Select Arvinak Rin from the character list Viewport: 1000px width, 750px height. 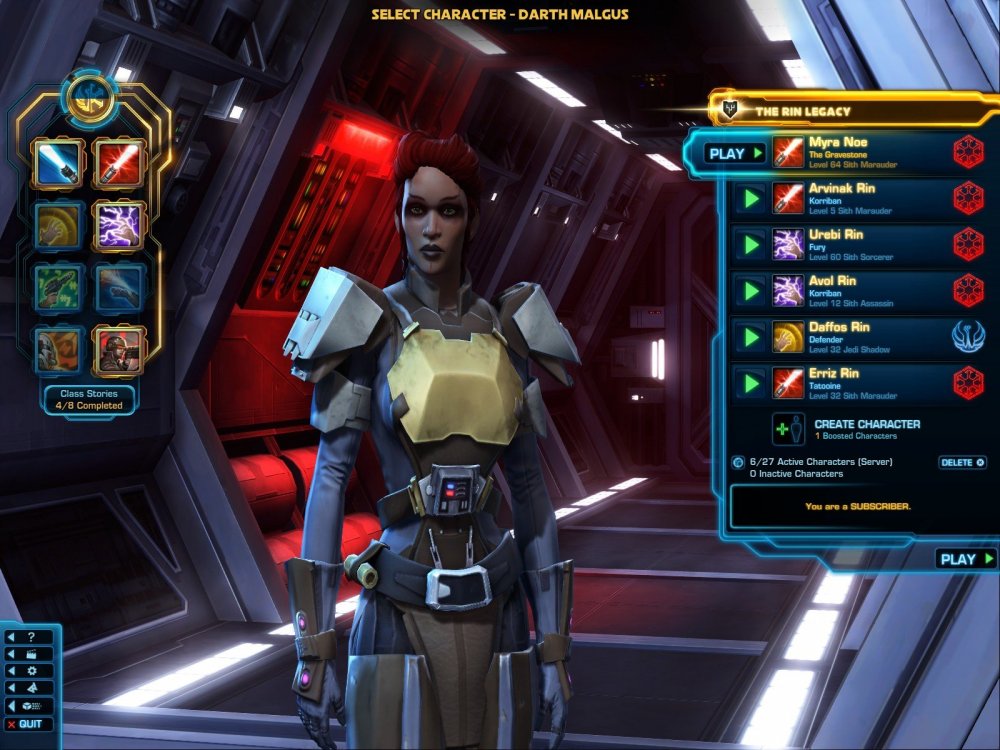[860, 197]
